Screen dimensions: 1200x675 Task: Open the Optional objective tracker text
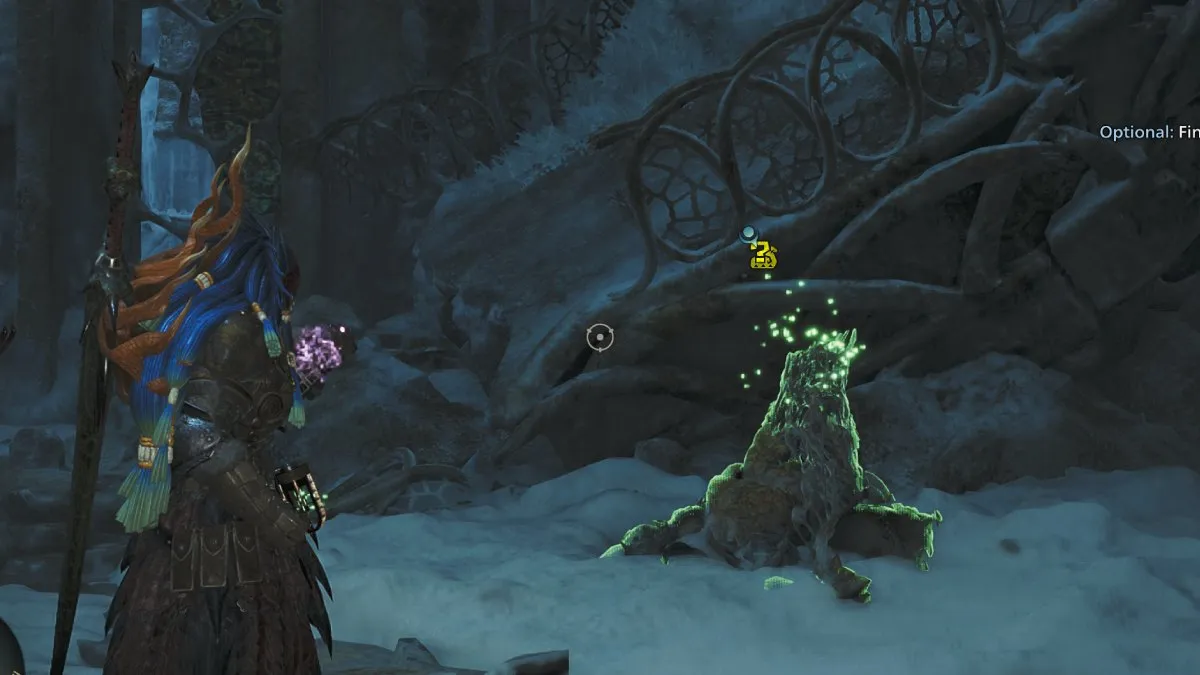[1149, 132]
